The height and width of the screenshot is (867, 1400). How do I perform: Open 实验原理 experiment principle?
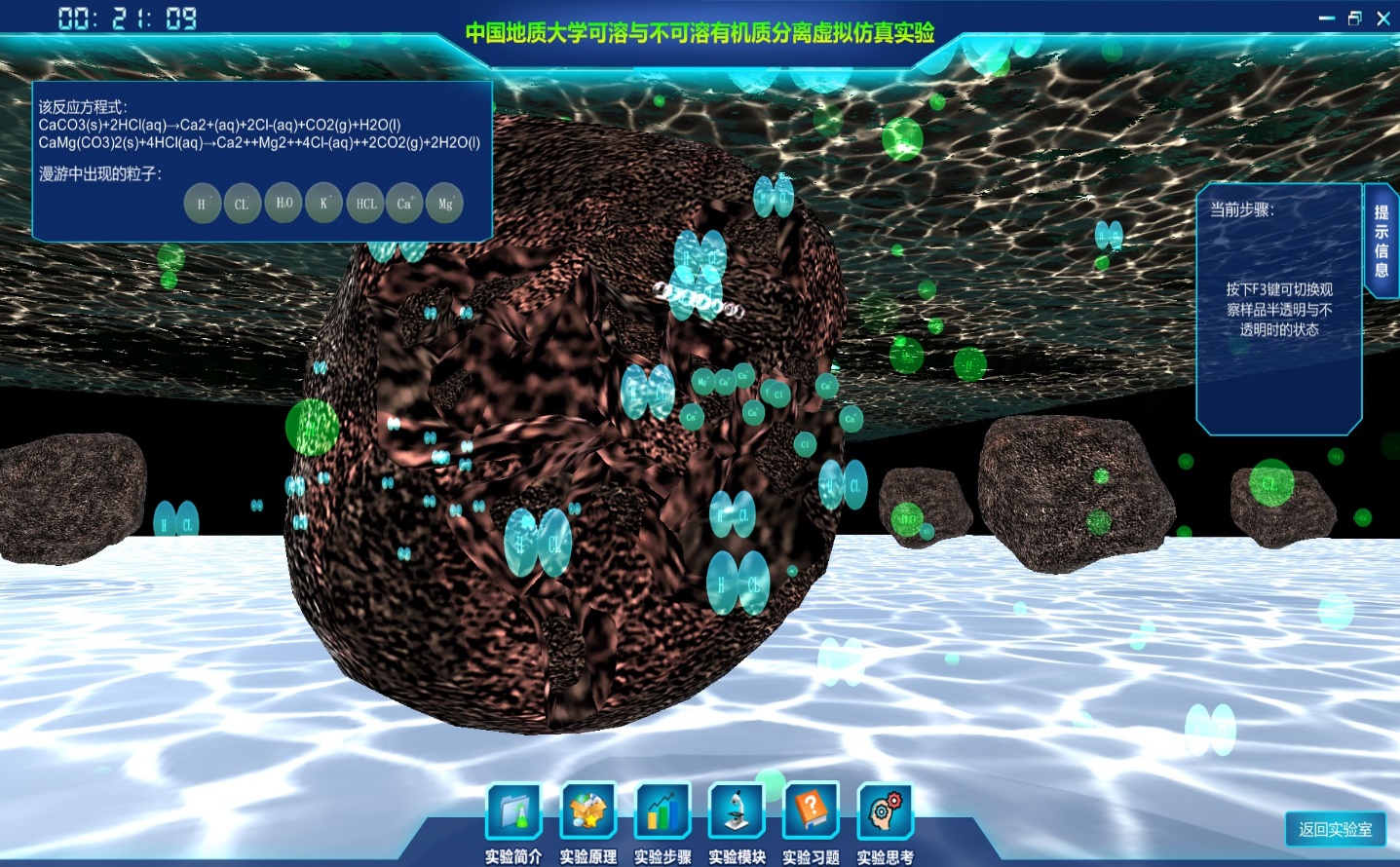588,811
